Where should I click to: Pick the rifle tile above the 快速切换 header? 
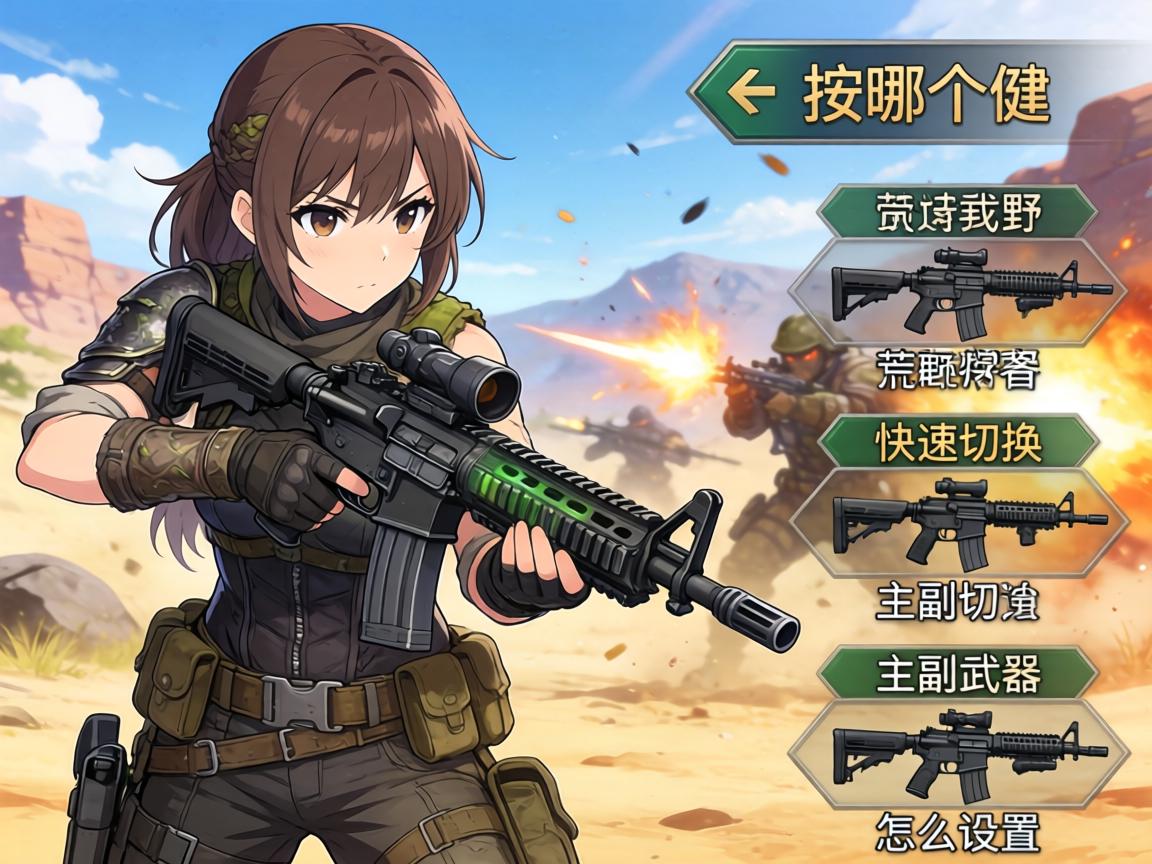pos(958,291)
